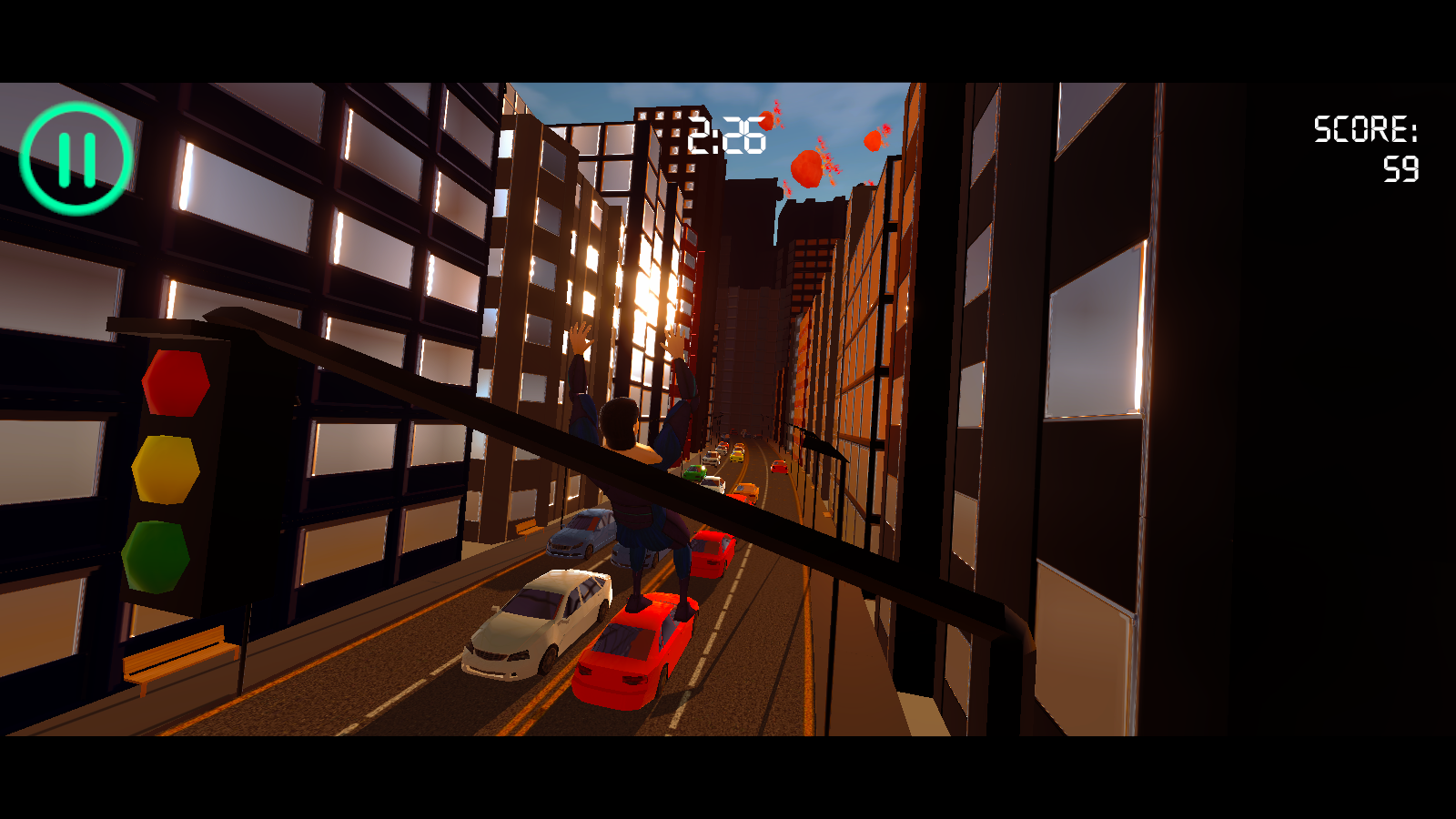Image resolution: width=1456 pixels, height=819 pixels.
Task: Select the red light on the traffic signal
Action: [x=175, y=383]
